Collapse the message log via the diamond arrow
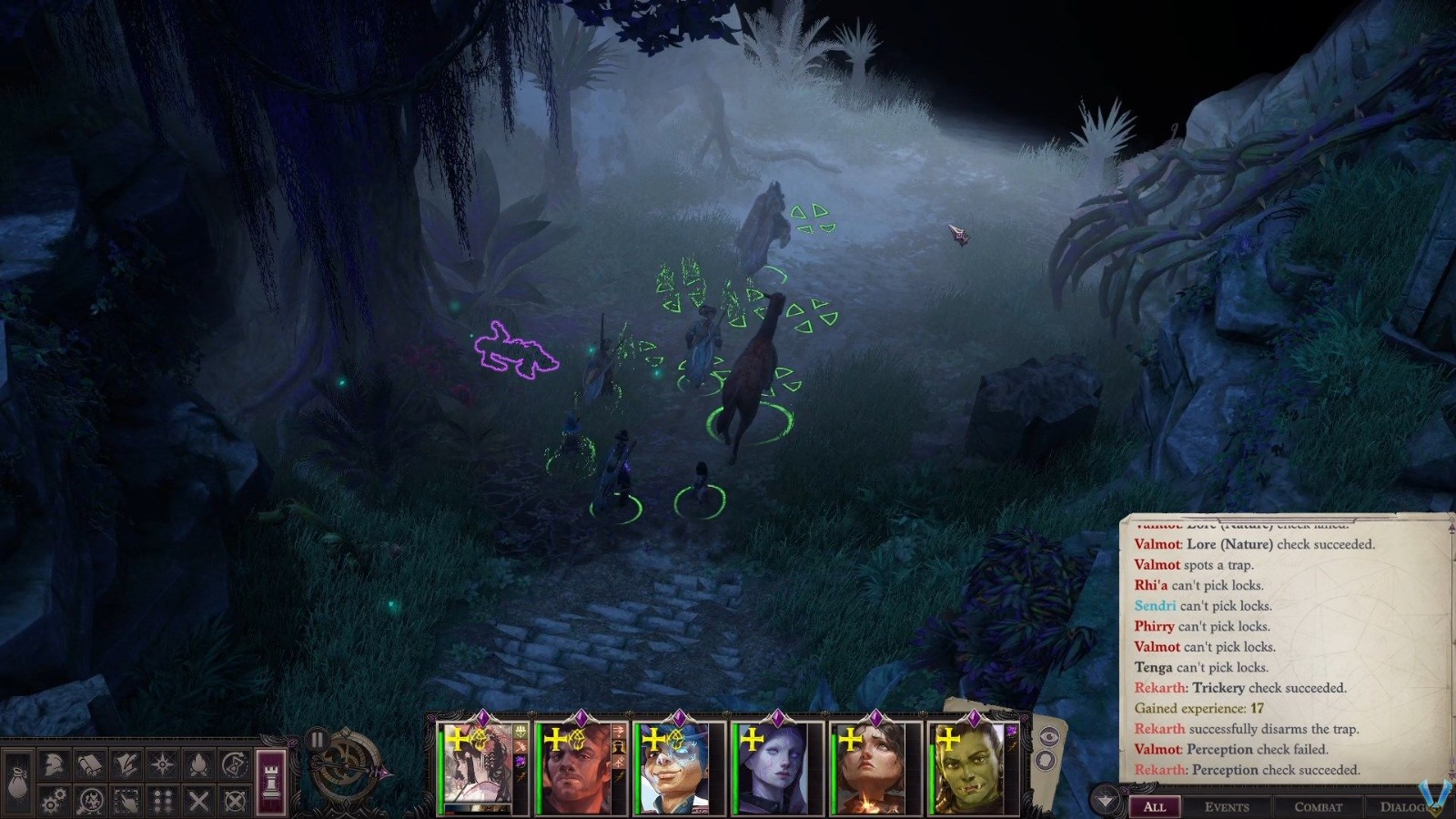This screenshot has width=1456, height=819. coord(1107,800)
